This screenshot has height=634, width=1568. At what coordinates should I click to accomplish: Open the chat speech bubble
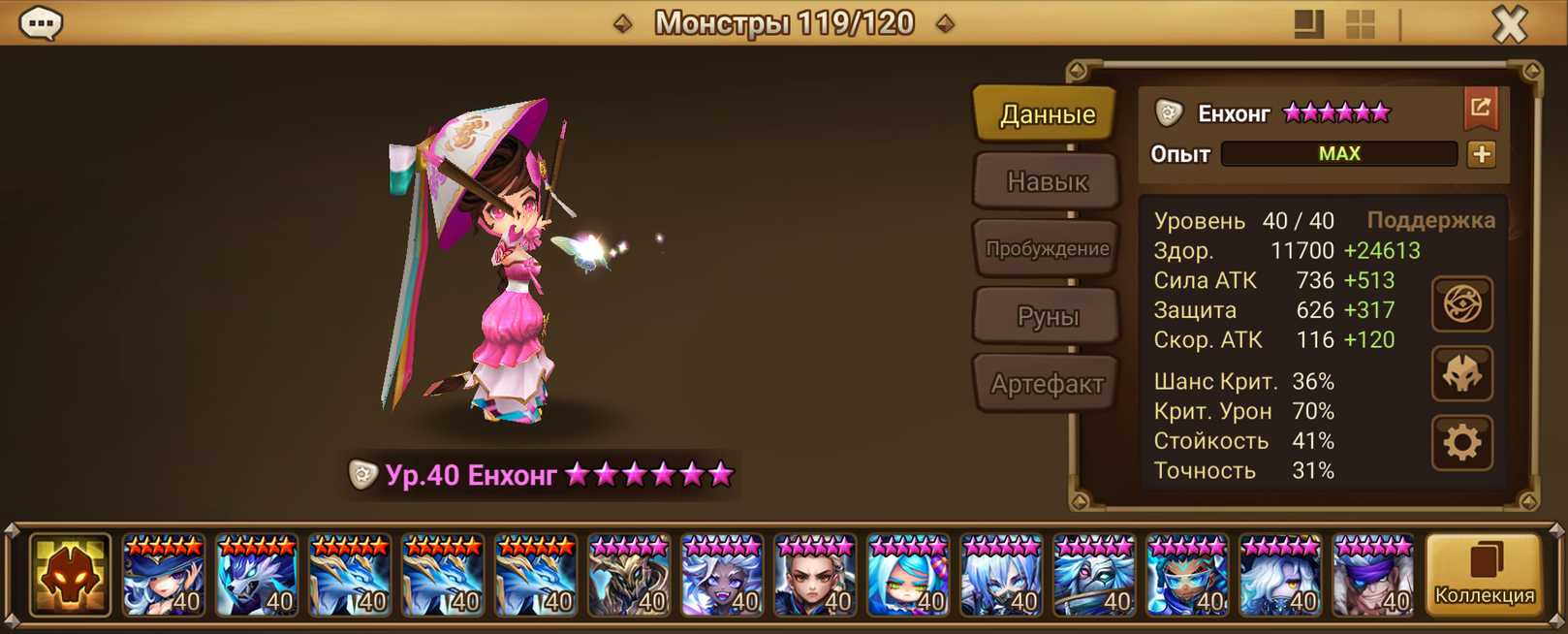pos(41,22)
